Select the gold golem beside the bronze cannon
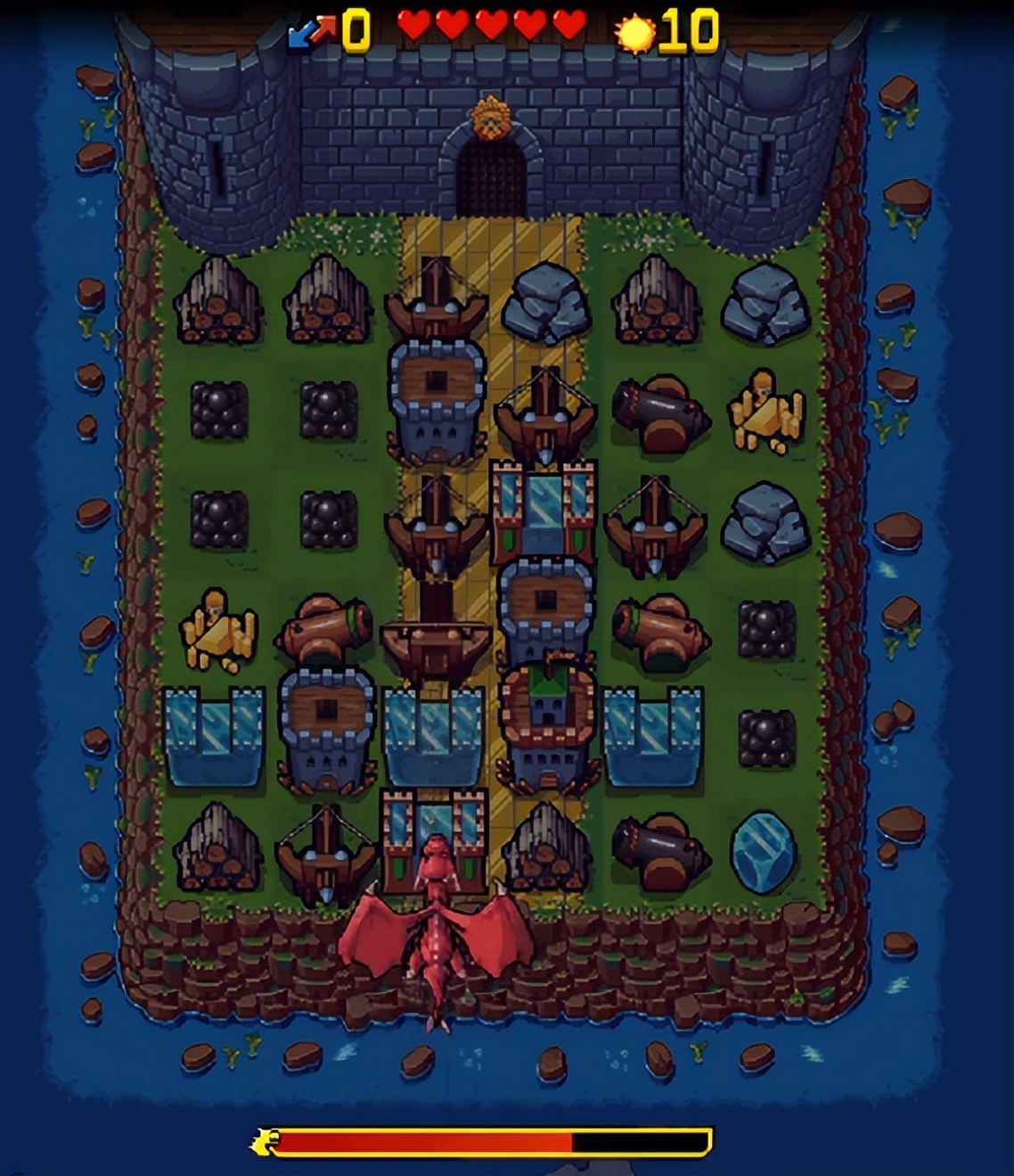Image resolution: width=1014 pixels, height=1176 pixels. click(217, 629)
